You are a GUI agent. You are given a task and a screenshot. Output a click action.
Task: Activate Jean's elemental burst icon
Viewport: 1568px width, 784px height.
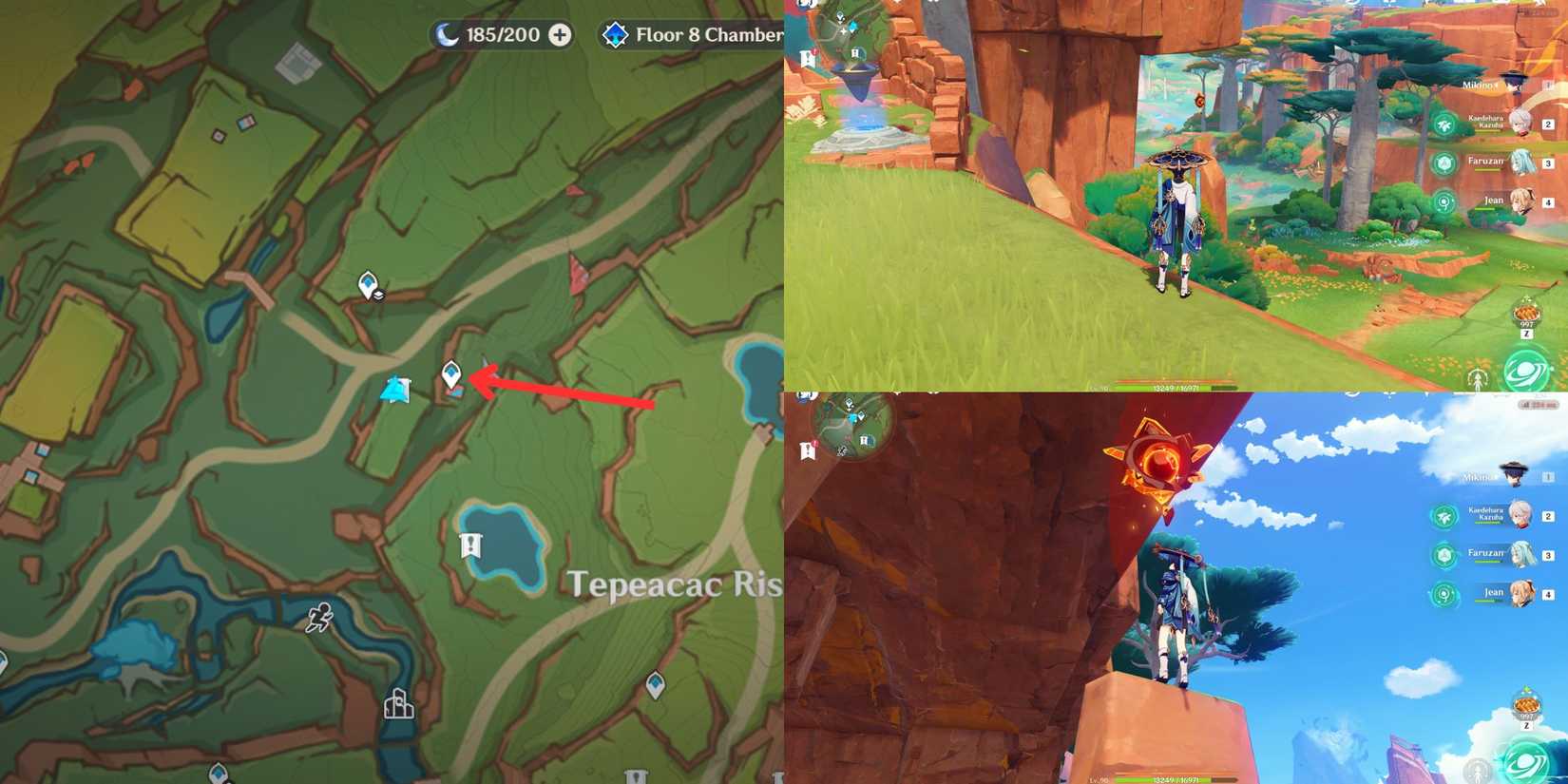pyautogui.click(x=1444, y=201)
